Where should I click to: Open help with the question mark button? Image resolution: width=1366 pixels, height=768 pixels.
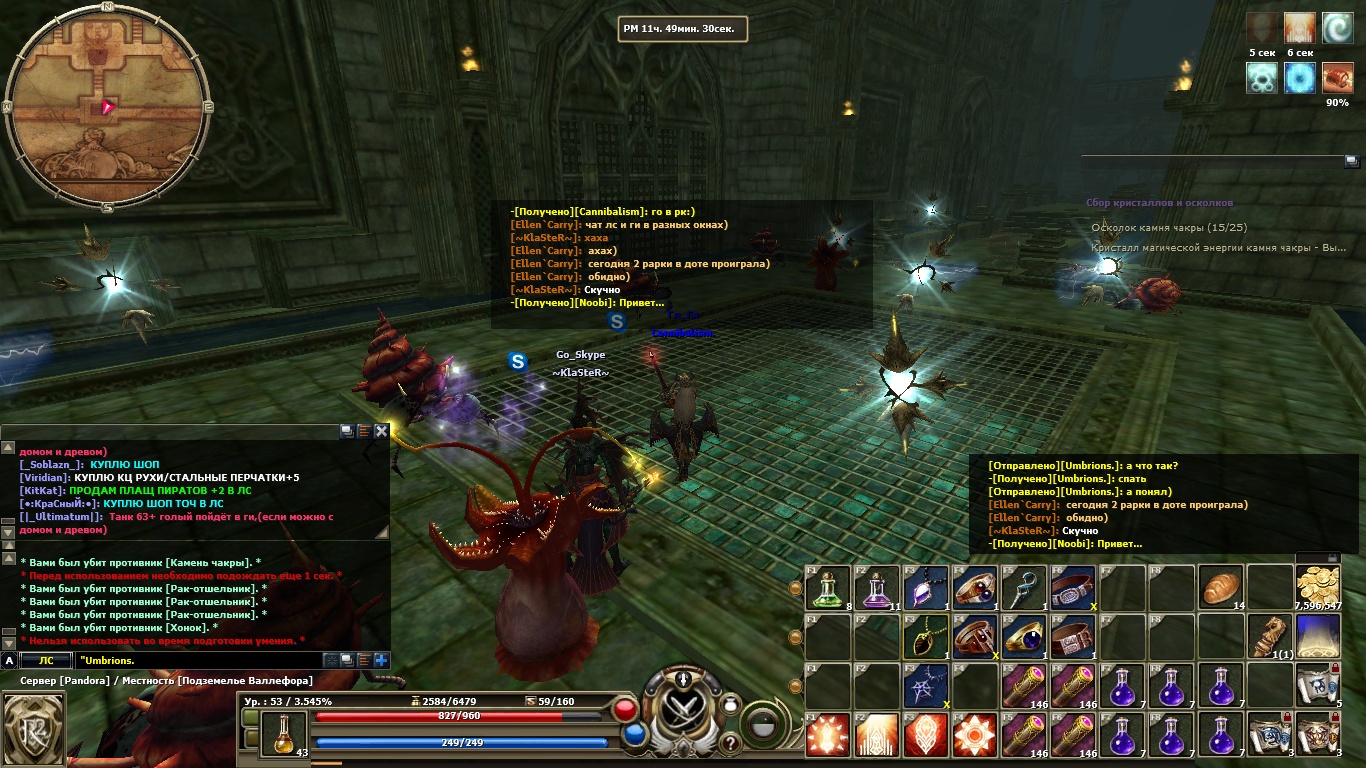click(729, 743)
